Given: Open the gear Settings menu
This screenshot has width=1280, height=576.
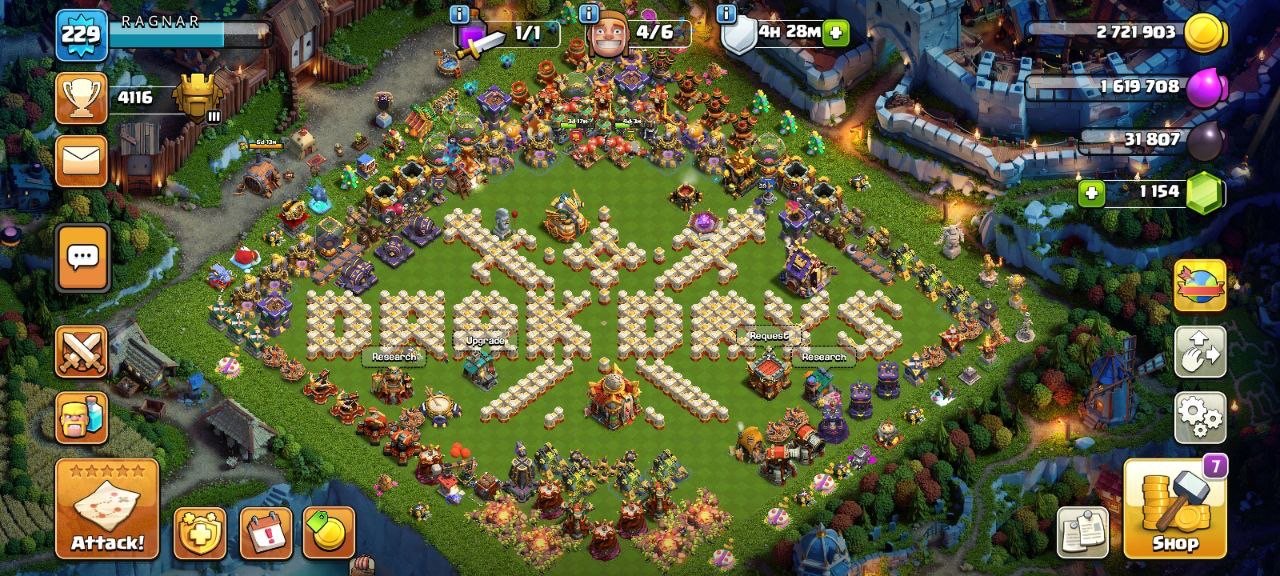Looking at the screenshot, I should coord(1200,417).
